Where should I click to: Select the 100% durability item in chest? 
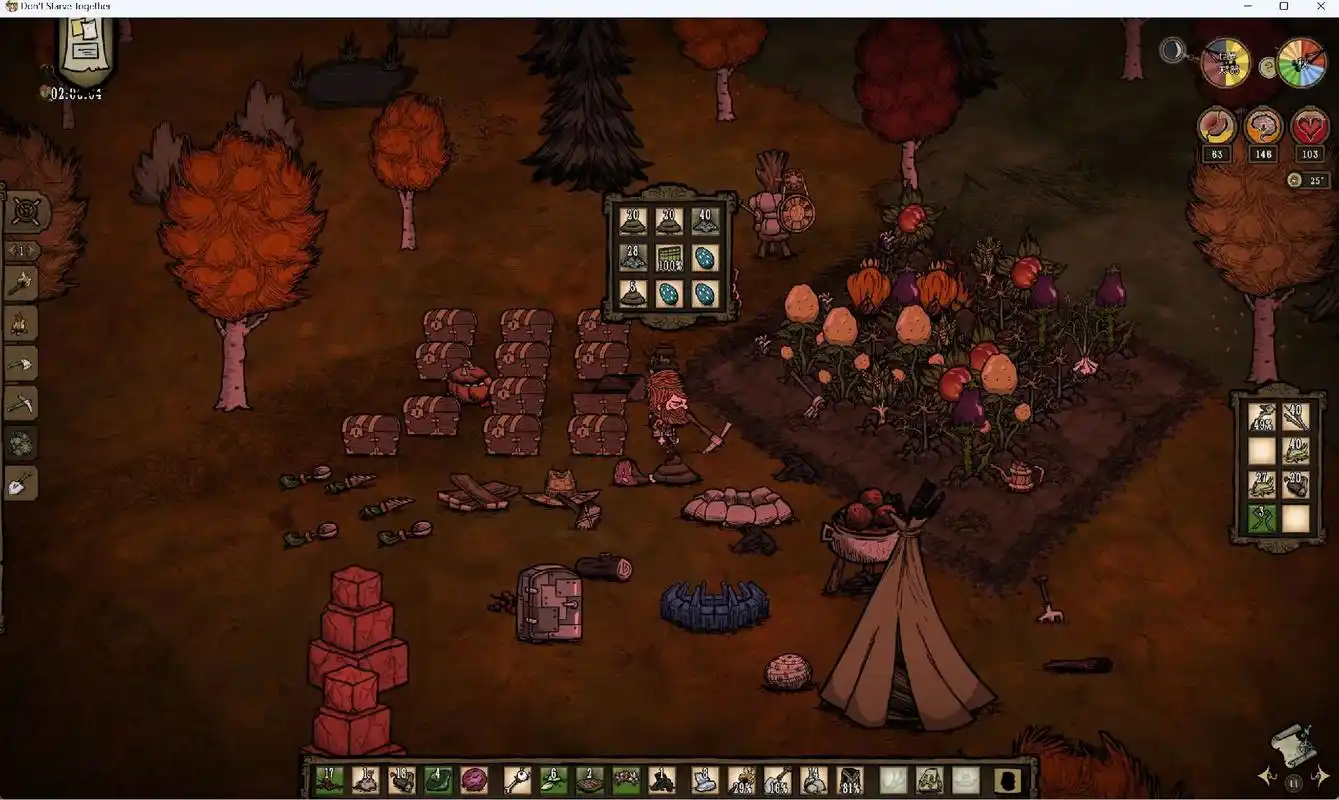[x=669, y=258]
